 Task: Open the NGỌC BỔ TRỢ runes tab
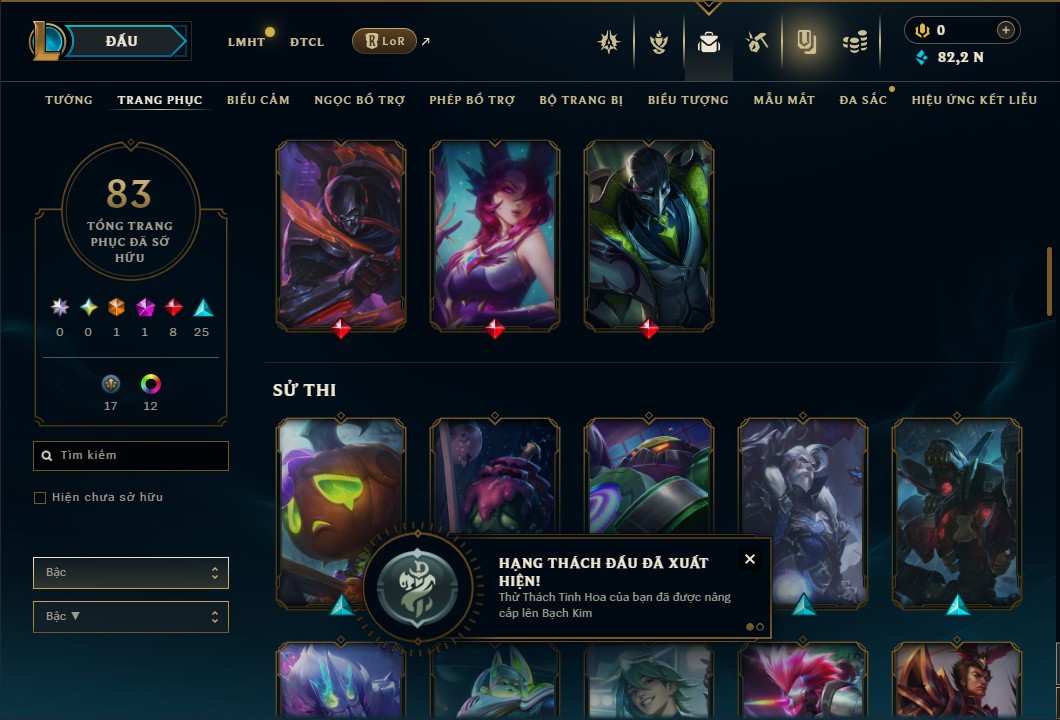(x=359, y=100)
